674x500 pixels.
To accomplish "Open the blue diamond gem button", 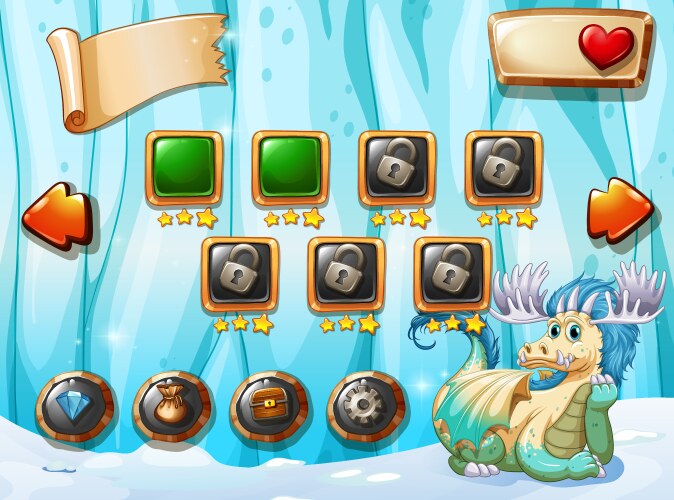I will click(76, 406).
